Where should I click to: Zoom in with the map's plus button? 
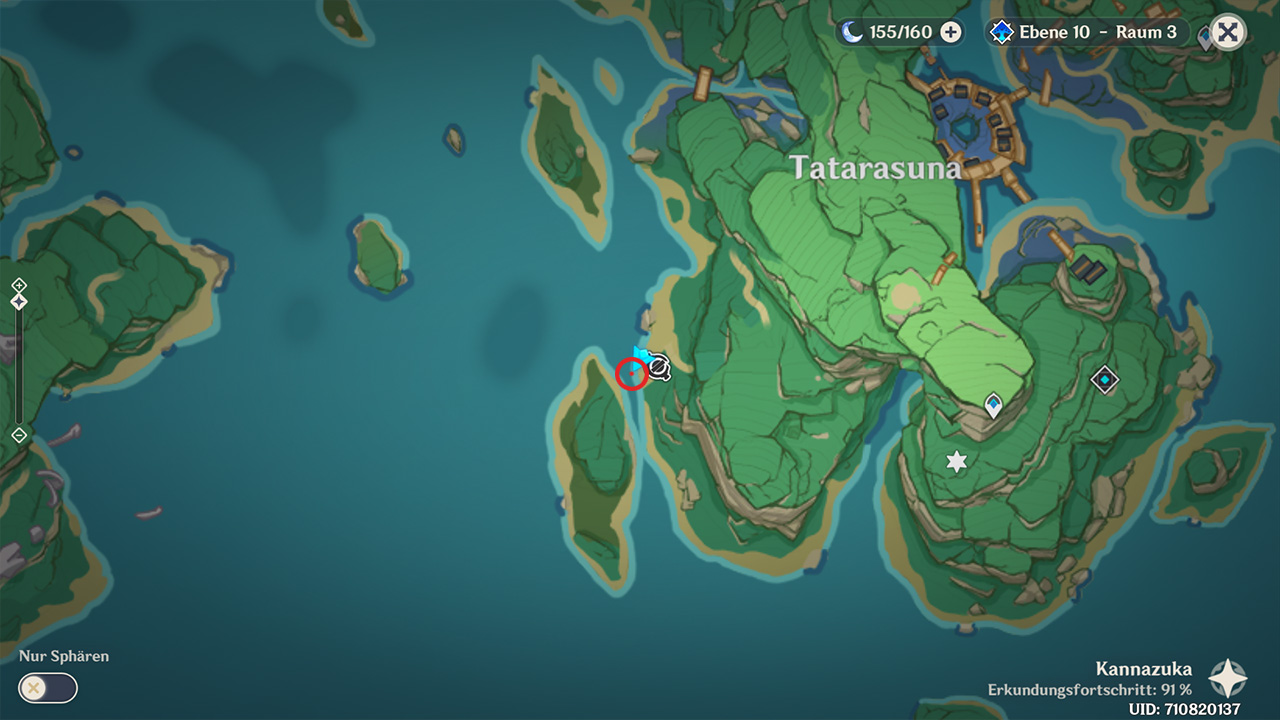(x=19, y=285)
